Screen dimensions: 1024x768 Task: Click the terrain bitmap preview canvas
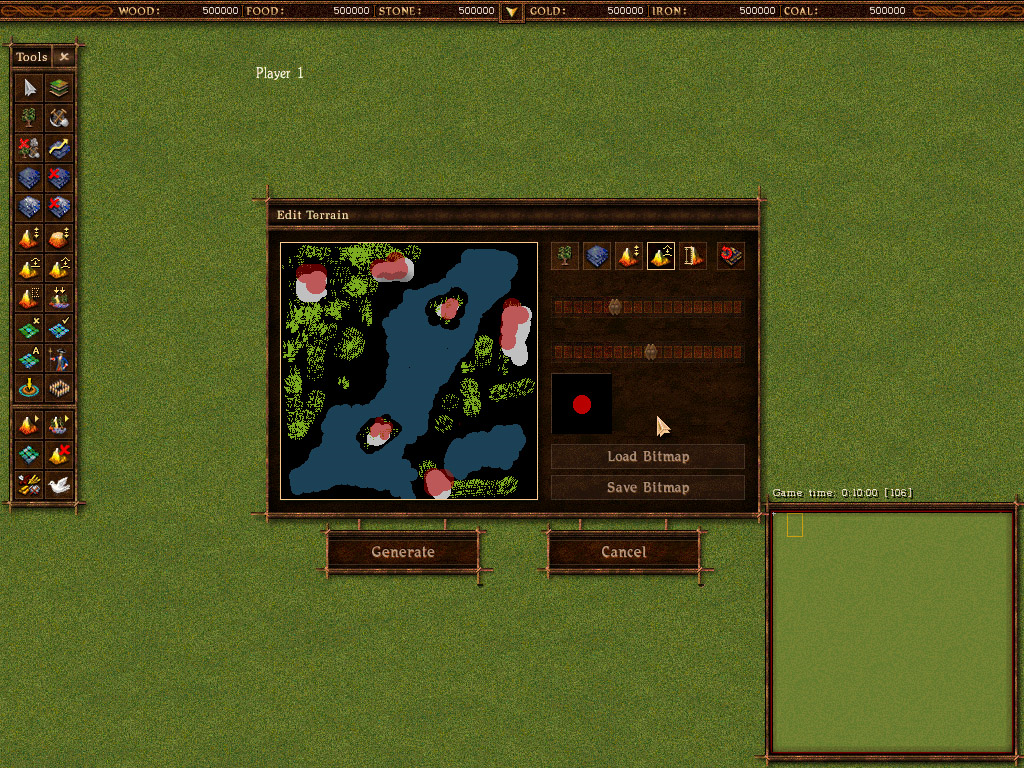pyautogui.click(x=409, y=370)
